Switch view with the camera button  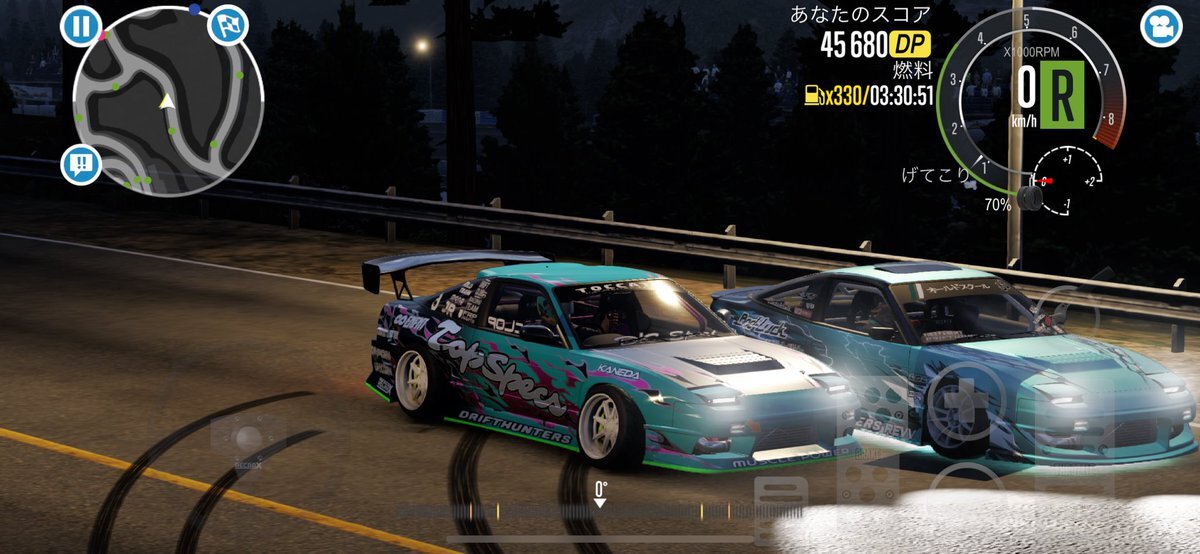1160,27
